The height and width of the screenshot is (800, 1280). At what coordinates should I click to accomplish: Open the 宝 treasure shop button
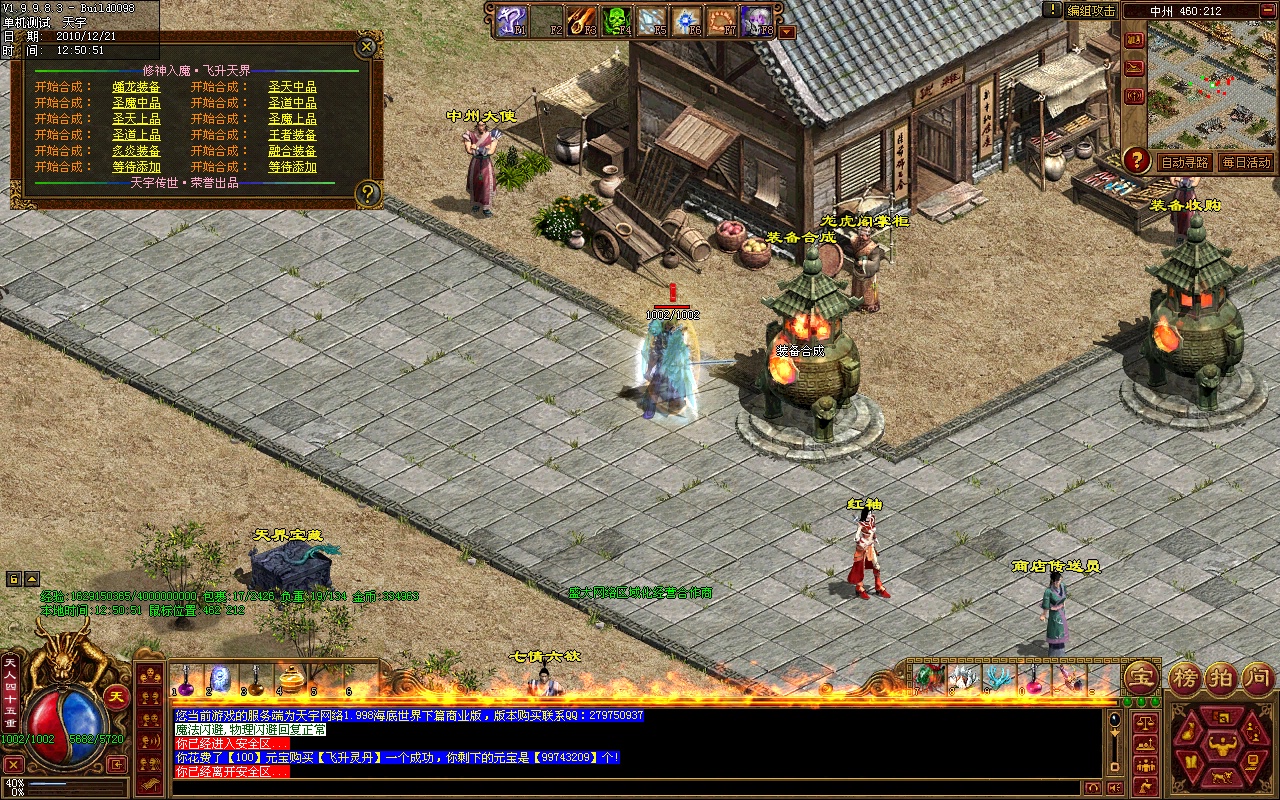pyautogui.click(x=1141, y=678)
